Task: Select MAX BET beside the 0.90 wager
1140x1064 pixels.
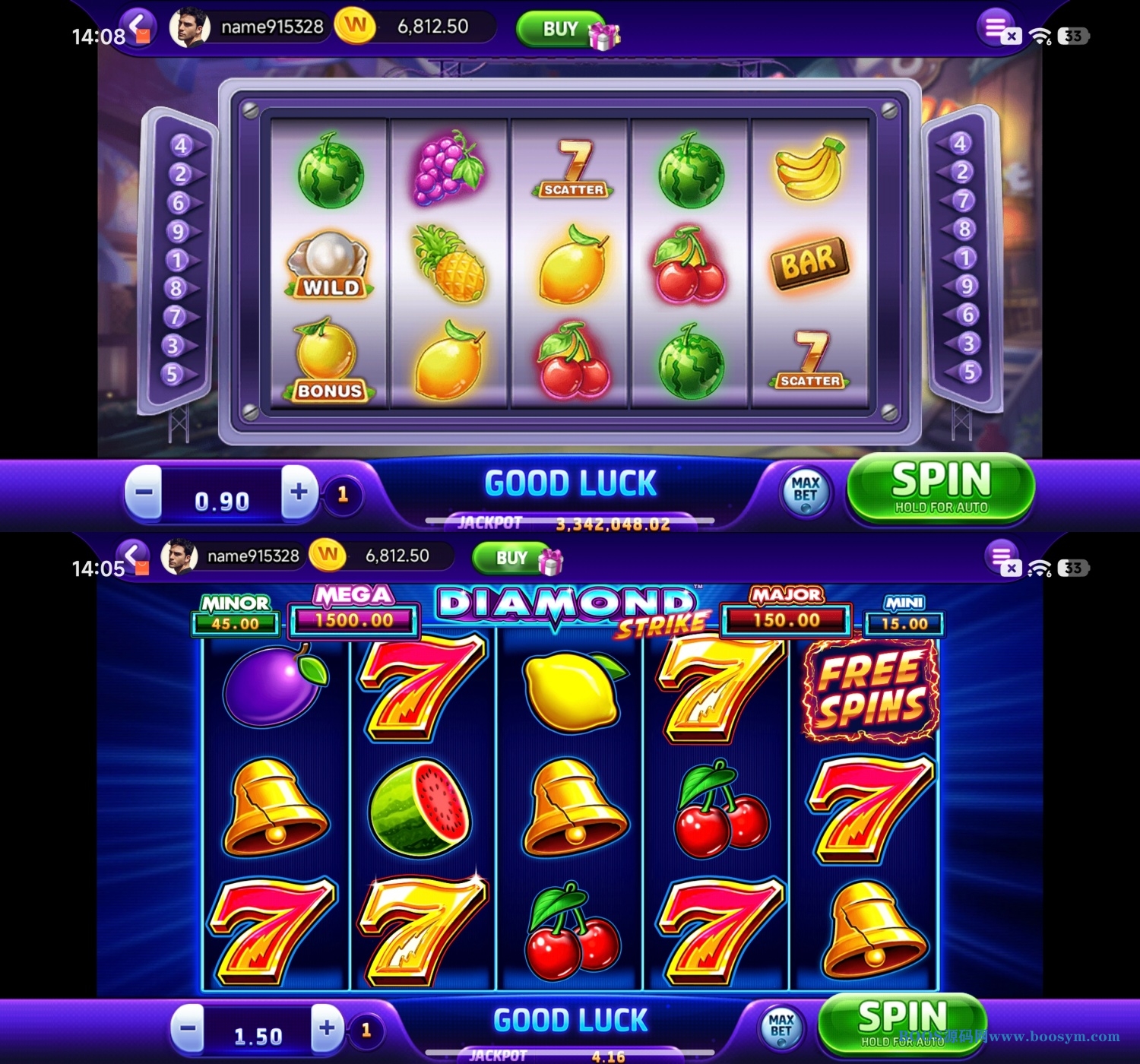Action: [x=806, y=491]
